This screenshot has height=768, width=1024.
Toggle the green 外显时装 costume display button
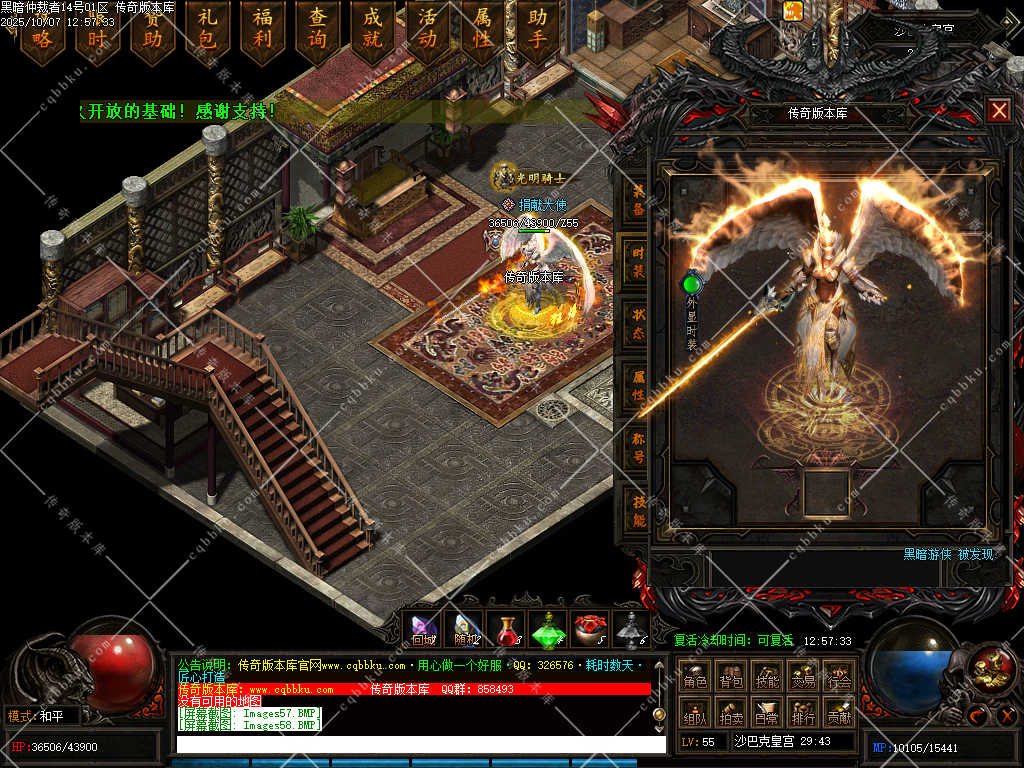click(x=691, y=284)
